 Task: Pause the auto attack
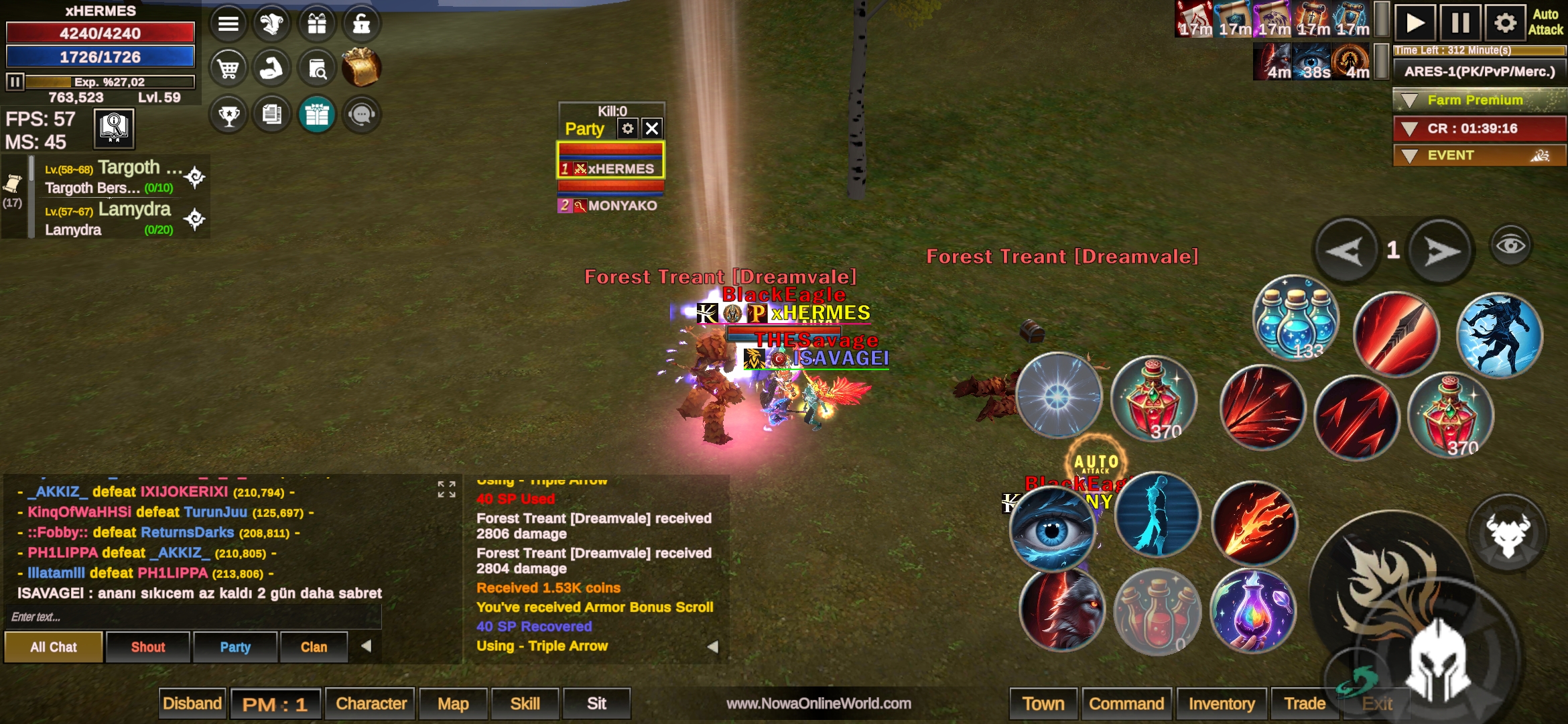(x=1460, y=23)
